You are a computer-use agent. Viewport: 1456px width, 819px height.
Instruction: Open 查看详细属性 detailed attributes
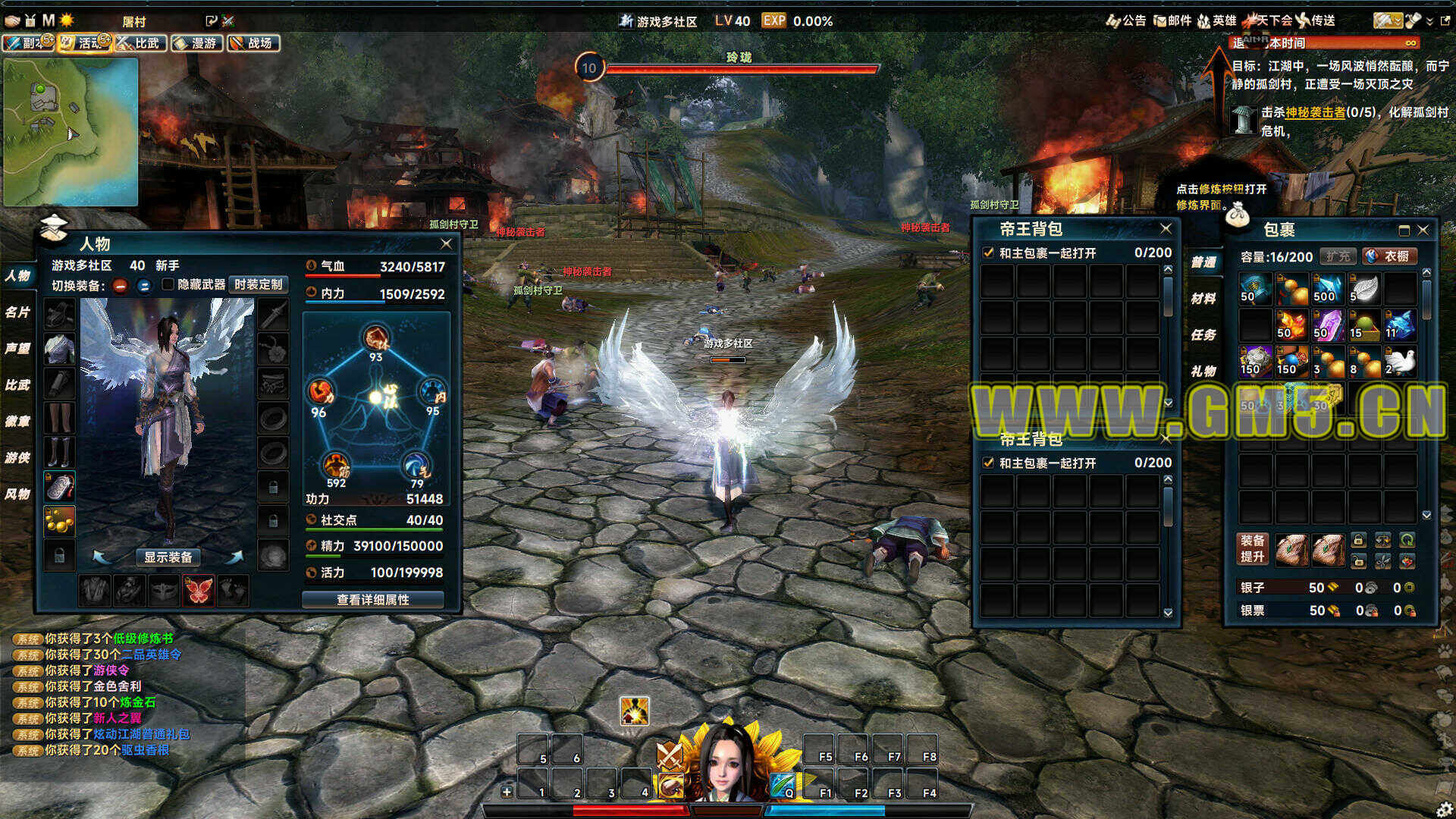[372, 599]
